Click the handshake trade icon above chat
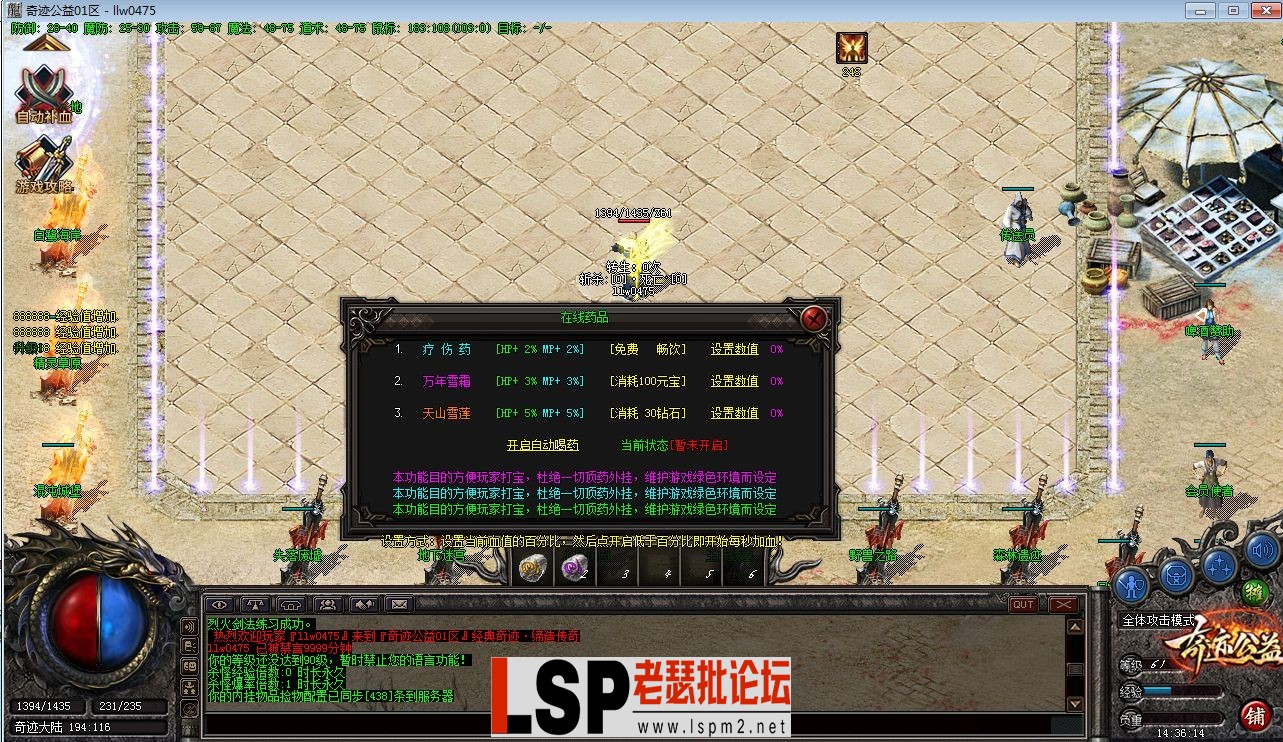The width and height of the screenshot is (1283, 742). pos(364,604)
